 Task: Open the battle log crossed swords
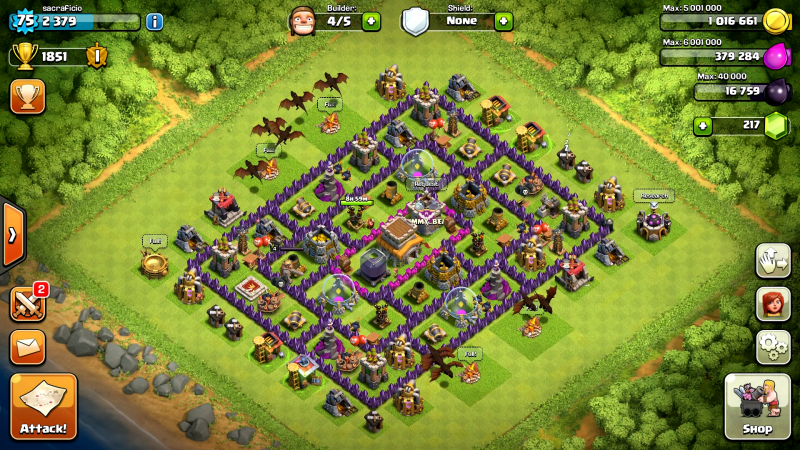(27, 302)
